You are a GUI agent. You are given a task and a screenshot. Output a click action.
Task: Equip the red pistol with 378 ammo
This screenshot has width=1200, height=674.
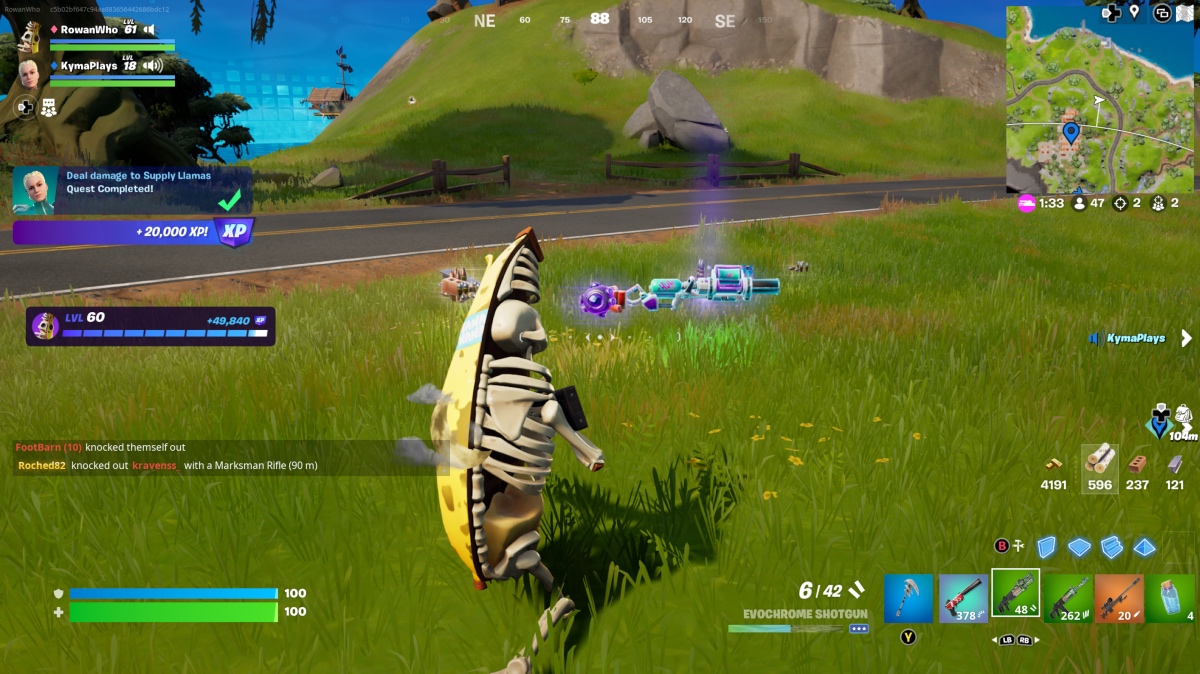963,598
